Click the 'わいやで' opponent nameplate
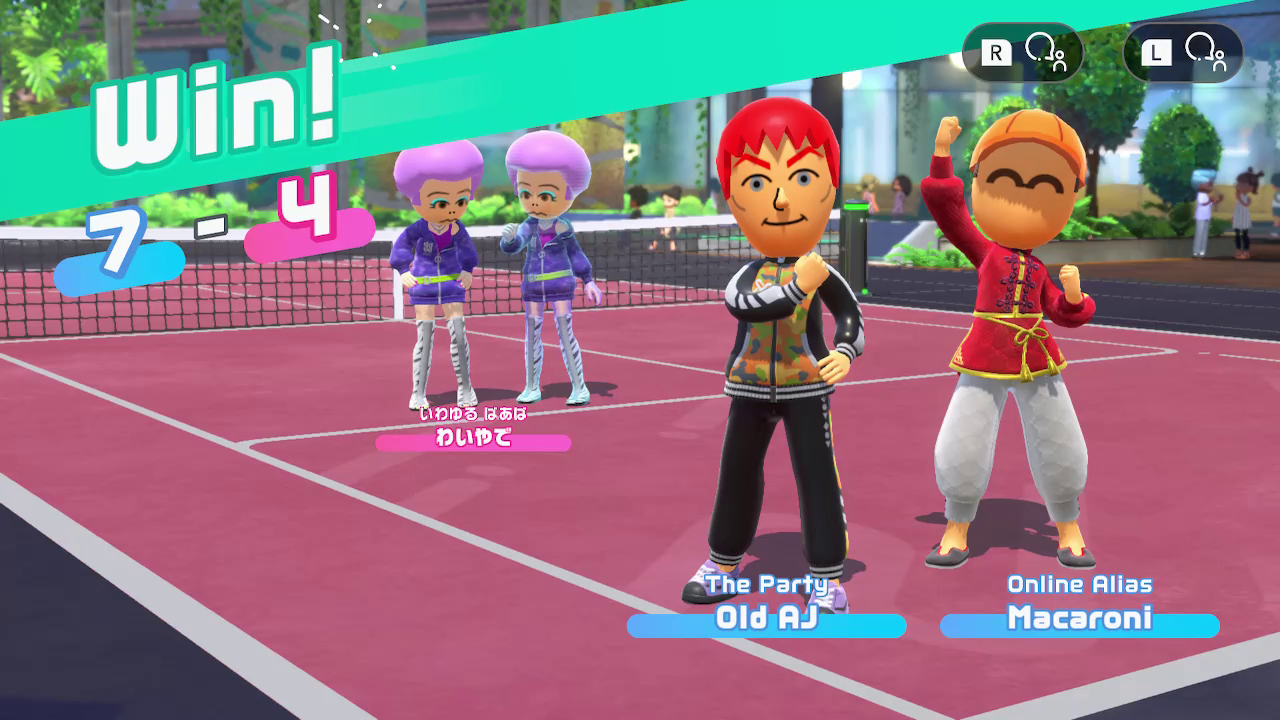 pos(470,441)
